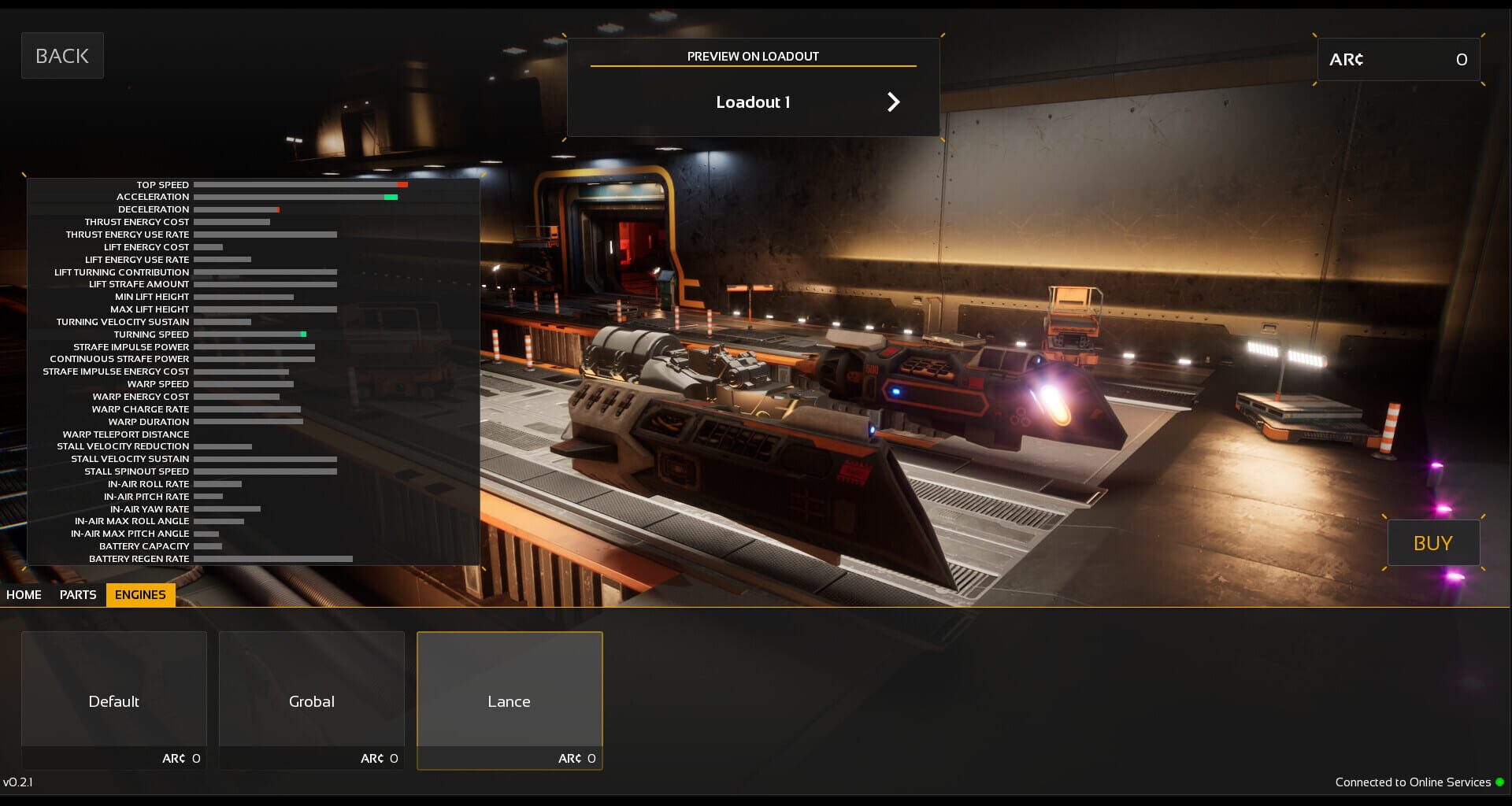Select the Lance engine thumbnail
Image resolution: width=1512 pixels, height=806 pixels.
pos(510,689)
